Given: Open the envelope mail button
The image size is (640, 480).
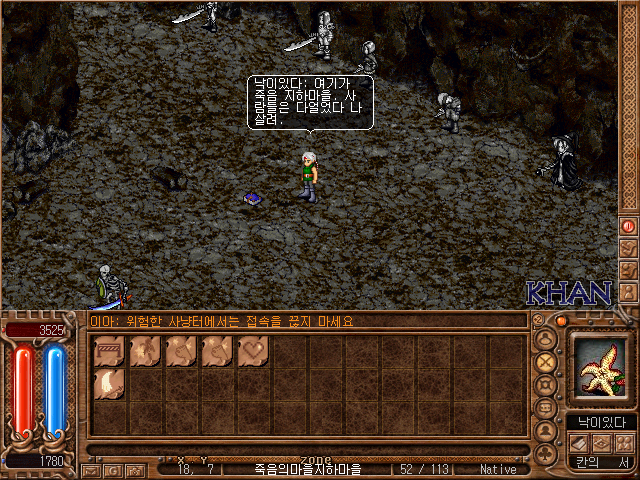Looking at the screenshot, I should [x=92, y=469].
